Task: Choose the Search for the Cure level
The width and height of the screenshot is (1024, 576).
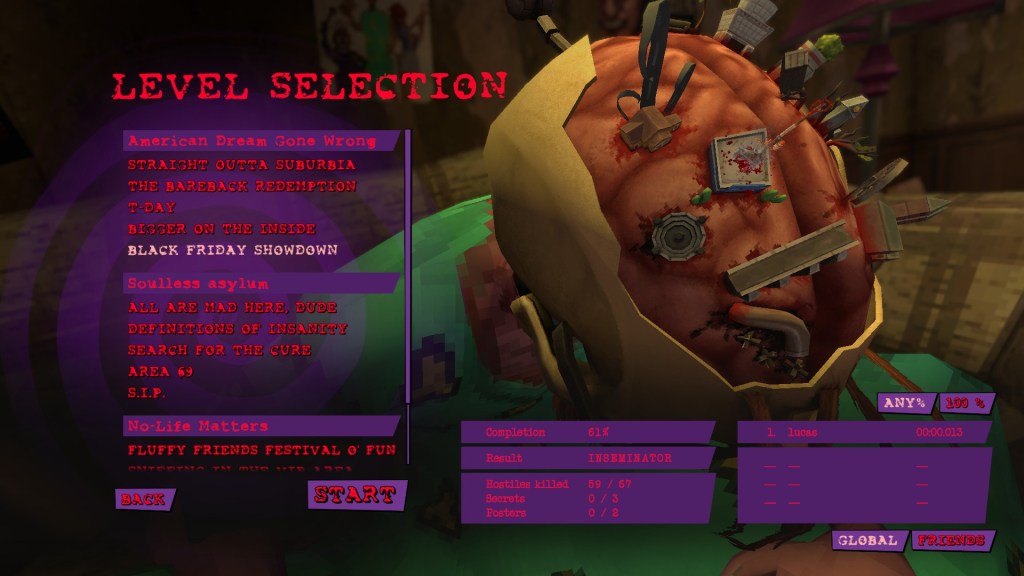Action: pos(219,350)
